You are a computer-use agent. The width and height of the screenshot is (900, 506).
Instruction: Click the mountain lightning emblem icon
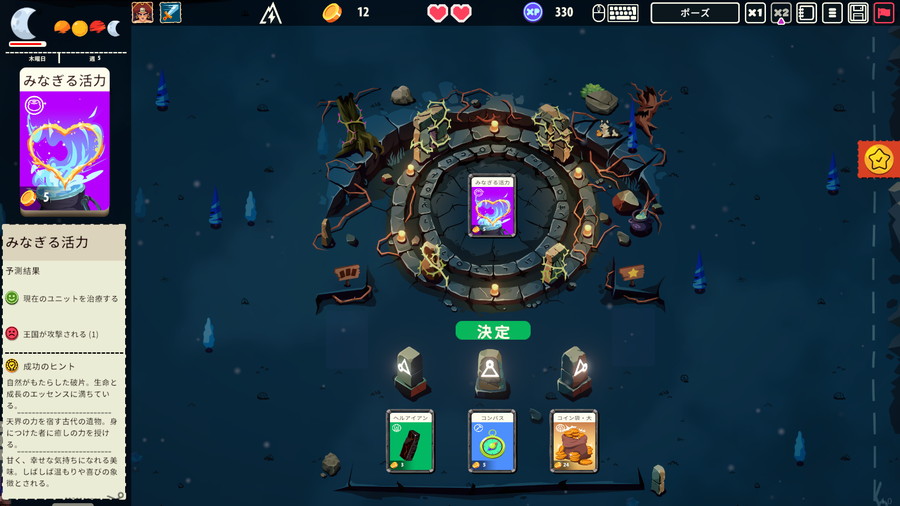click(271, 13)
